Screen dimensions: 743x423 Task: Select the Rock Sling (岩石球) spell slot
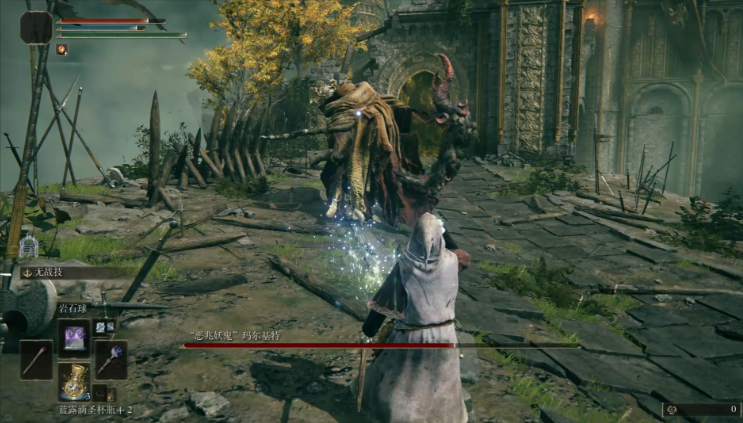coord(74,337)
